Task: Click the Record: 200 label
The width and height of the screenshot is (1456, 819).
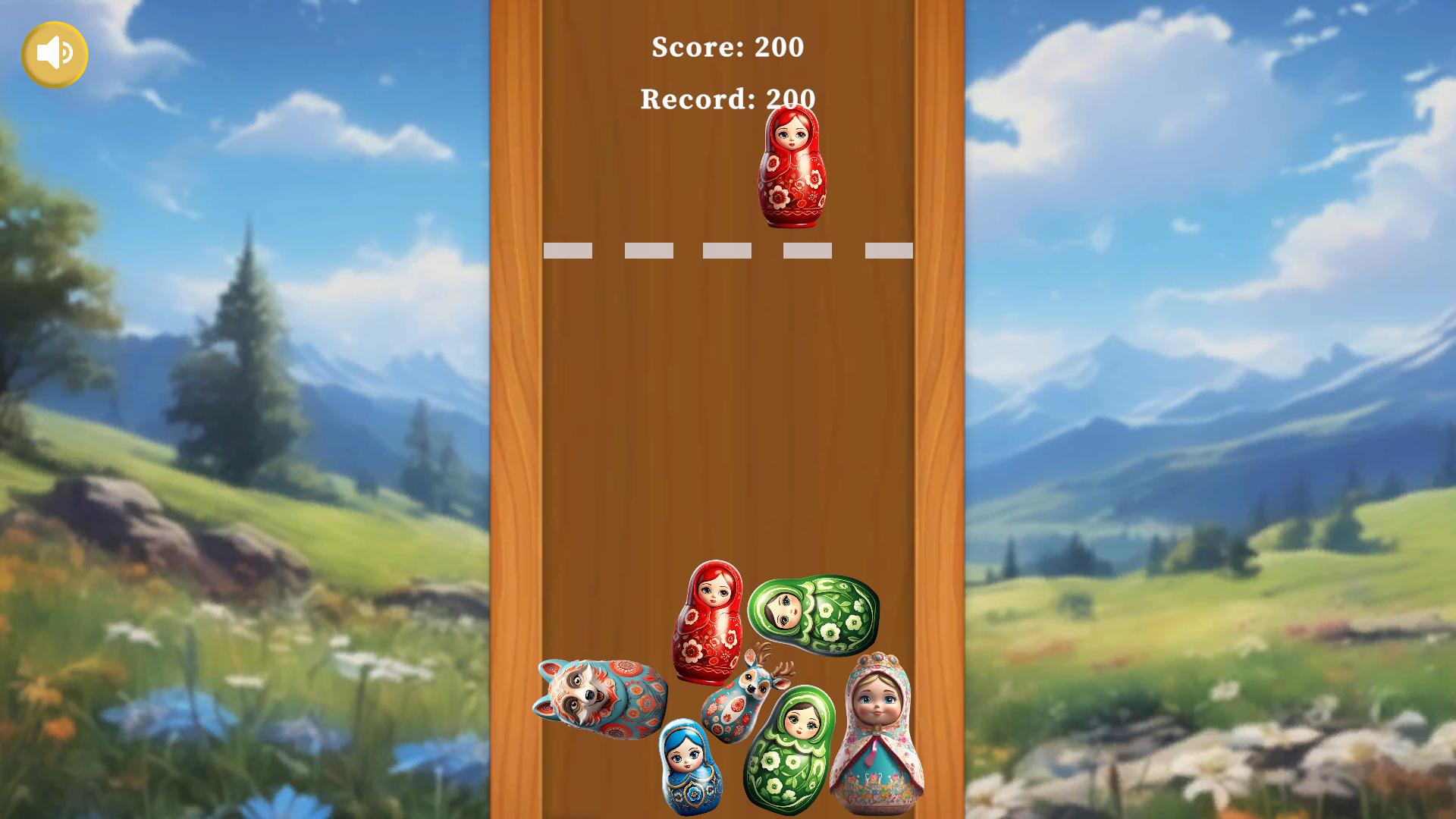Action: (x=728, y=99)
